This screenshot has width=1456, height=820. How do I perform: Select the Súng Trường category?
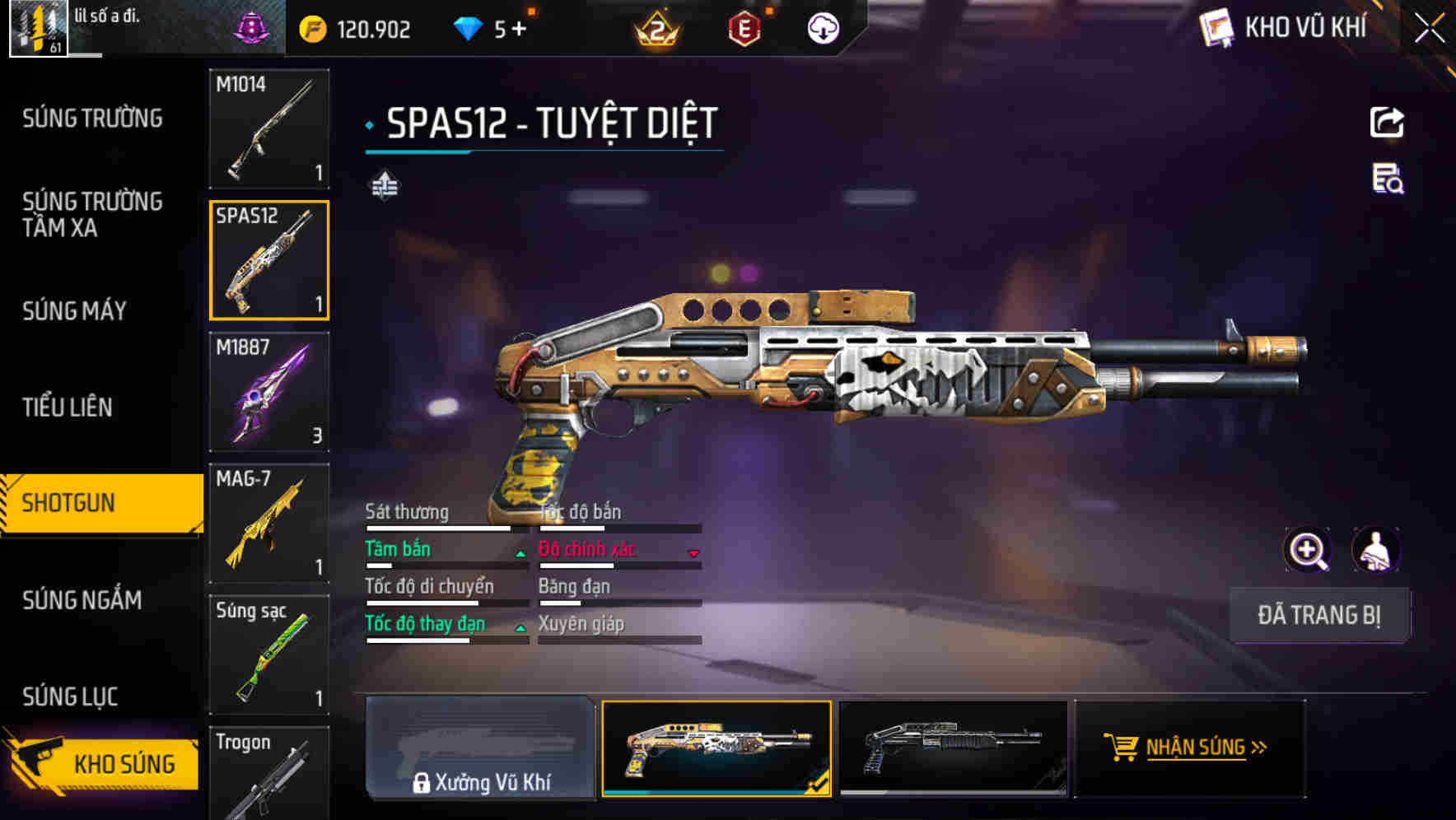click(x=92, y=119)
